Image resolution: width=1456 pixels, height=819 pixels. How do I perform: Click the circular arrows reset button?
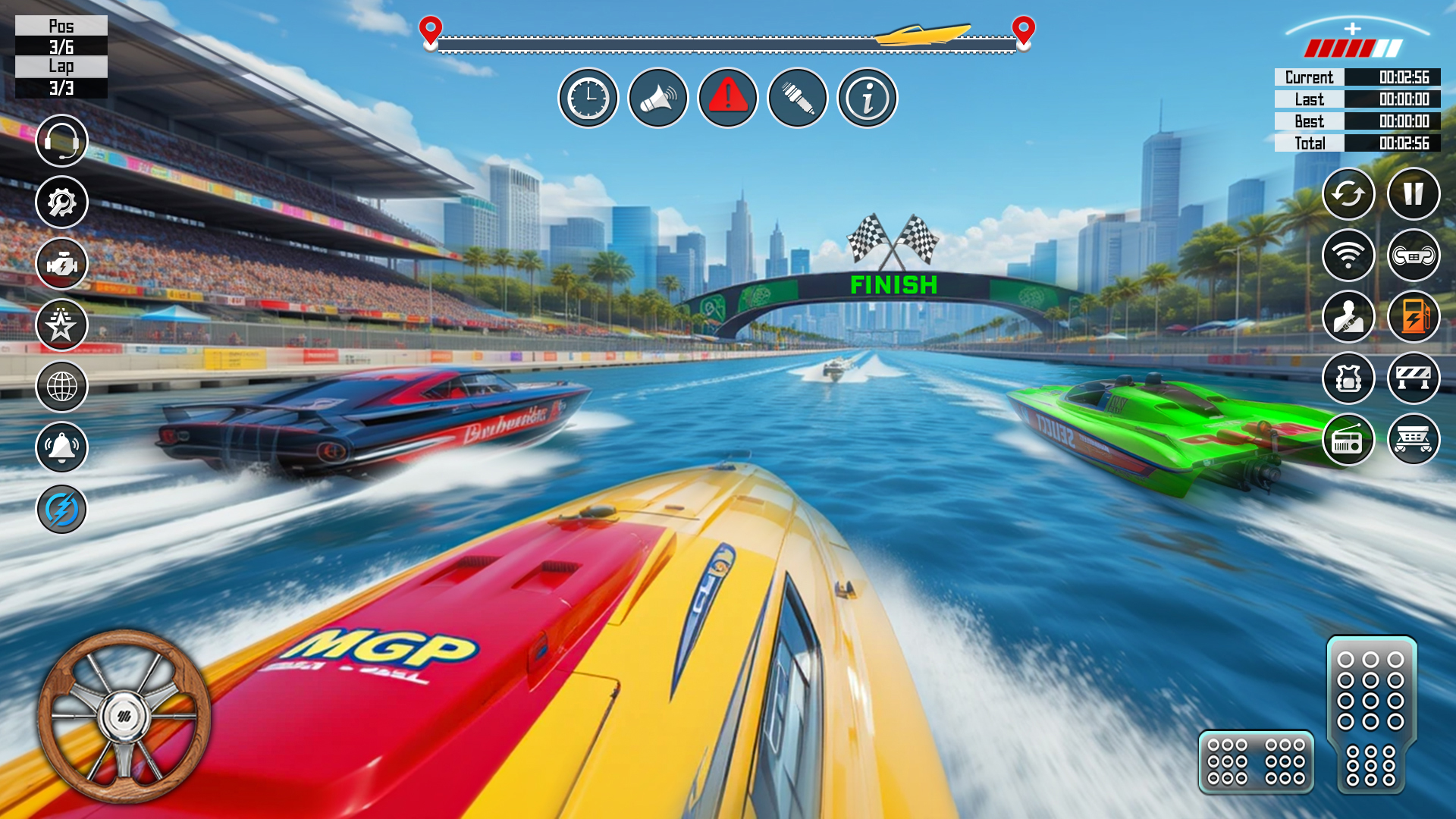[x=1348, y=194]
